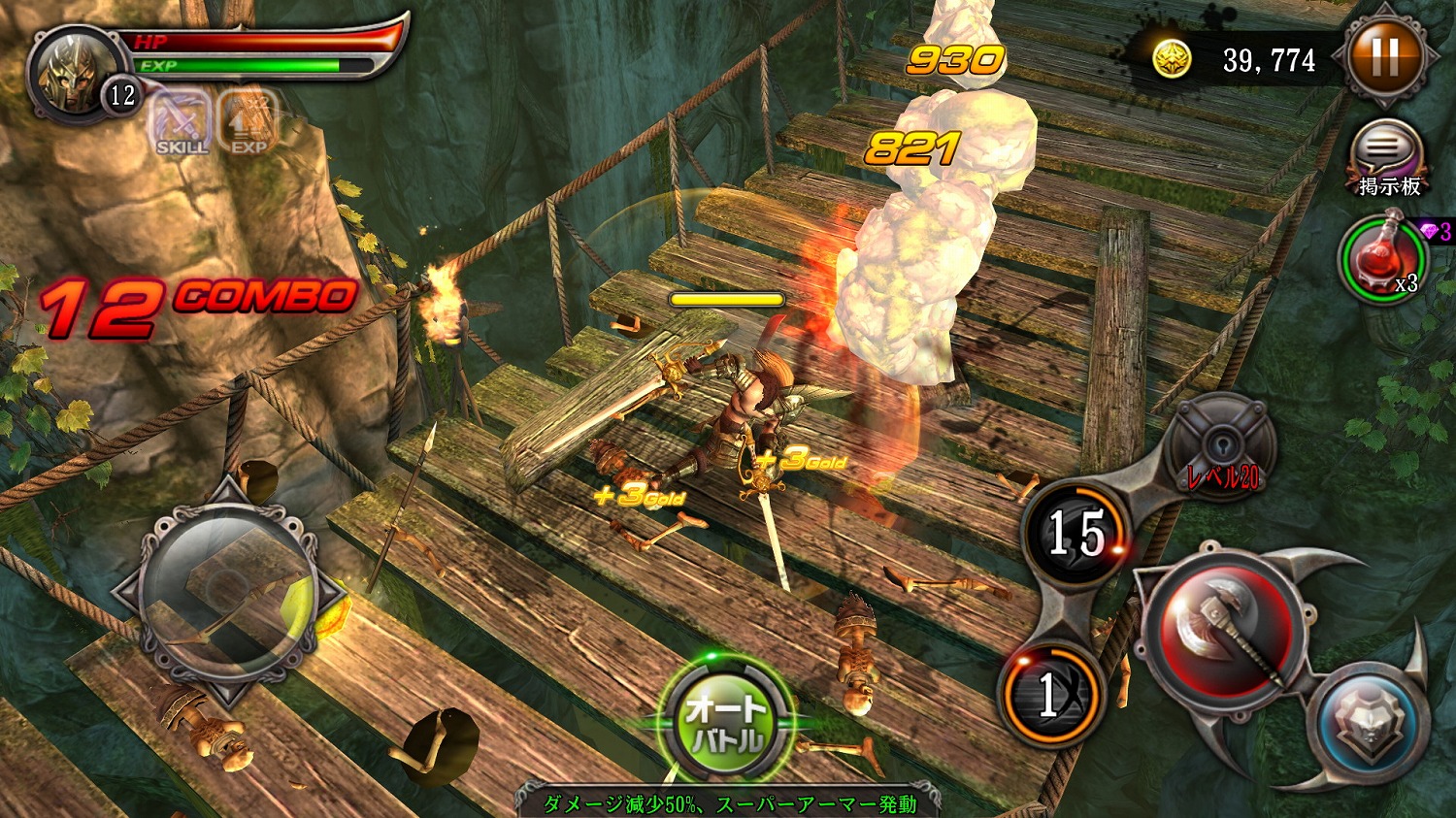Tap the EXP boost buff icon

[248, 123]
